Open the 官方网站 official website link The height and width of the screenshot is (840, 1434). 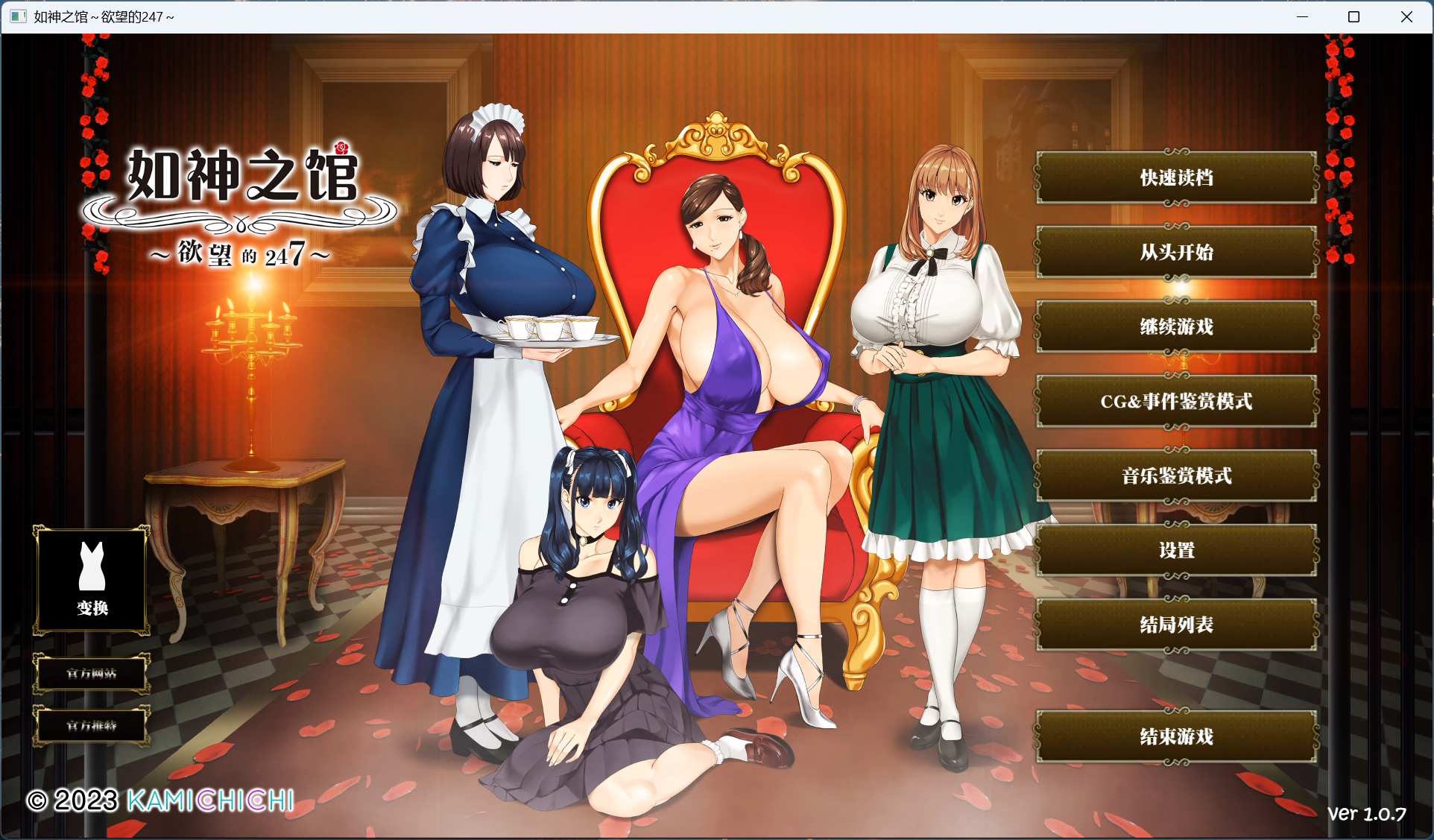pos(92,674)
